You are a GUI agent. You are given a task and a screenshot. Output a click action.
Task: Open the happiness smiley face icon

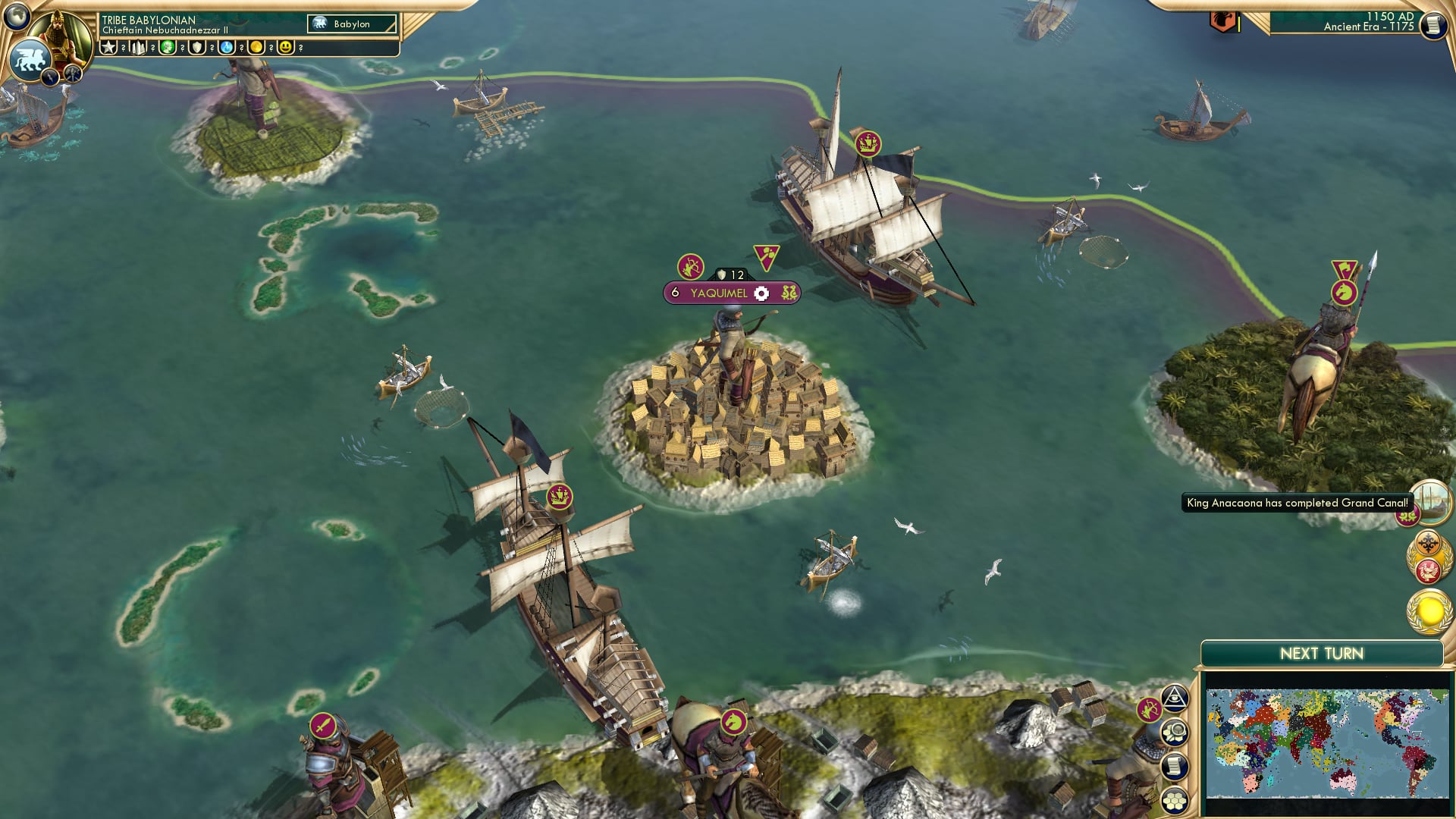pos(284,47)
